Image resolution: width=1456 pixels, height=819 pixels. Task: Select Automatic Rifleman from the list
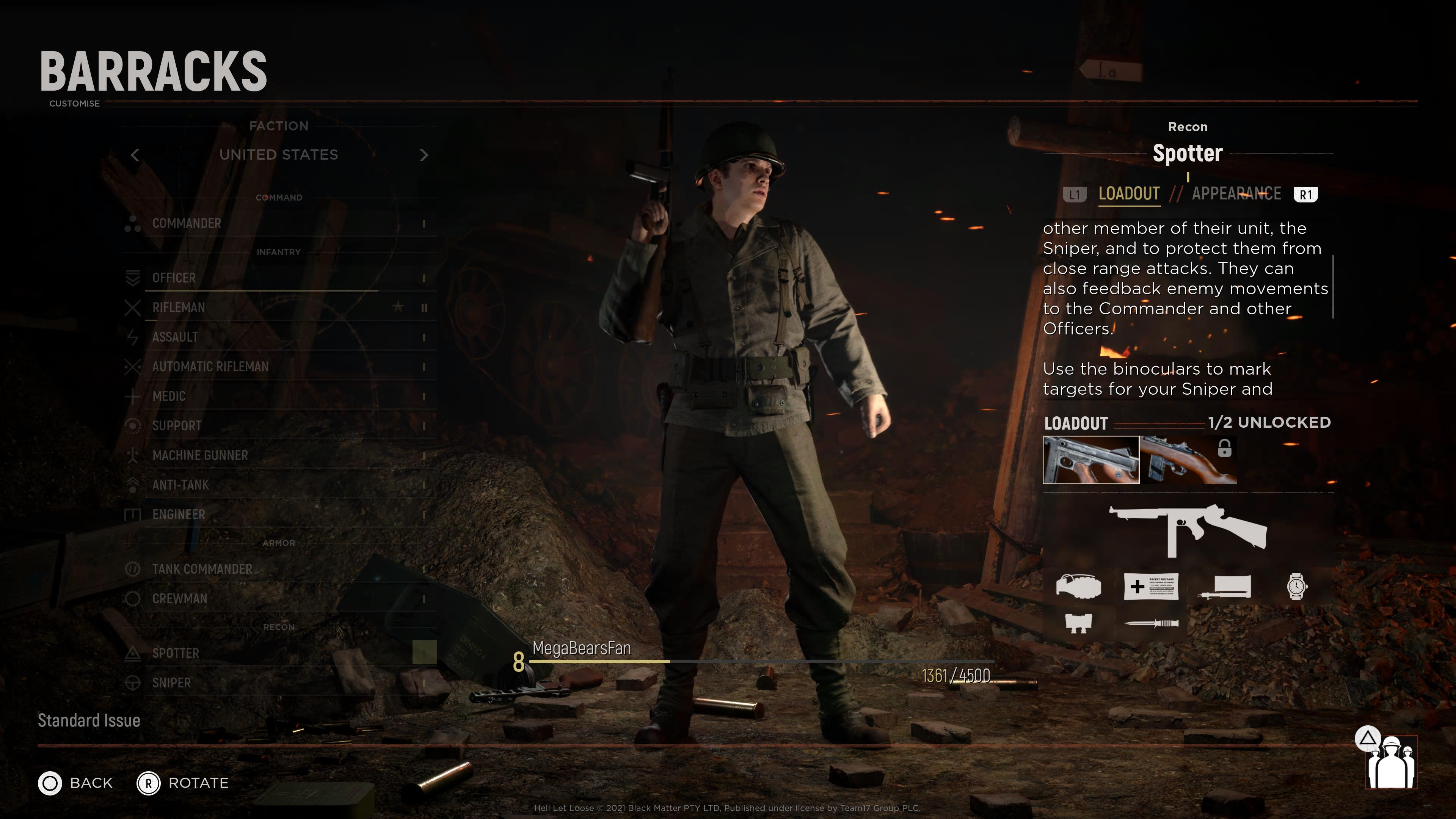[x=210, y=366]
